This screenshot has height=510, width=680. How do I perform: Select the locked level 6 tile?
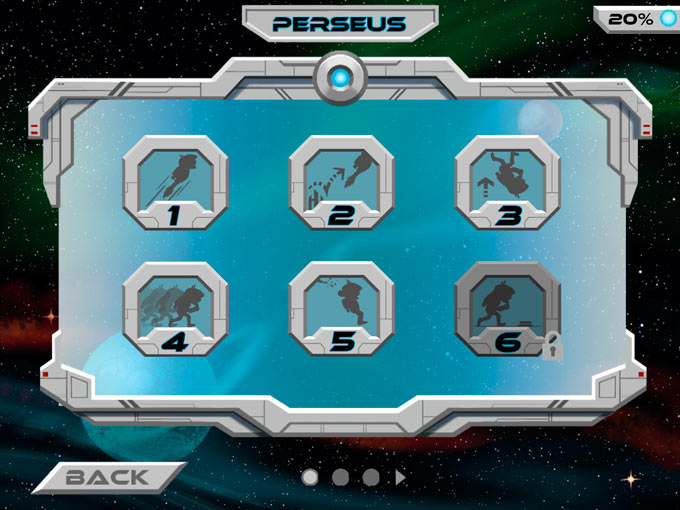pyautogui.click(x=507, y=310)
